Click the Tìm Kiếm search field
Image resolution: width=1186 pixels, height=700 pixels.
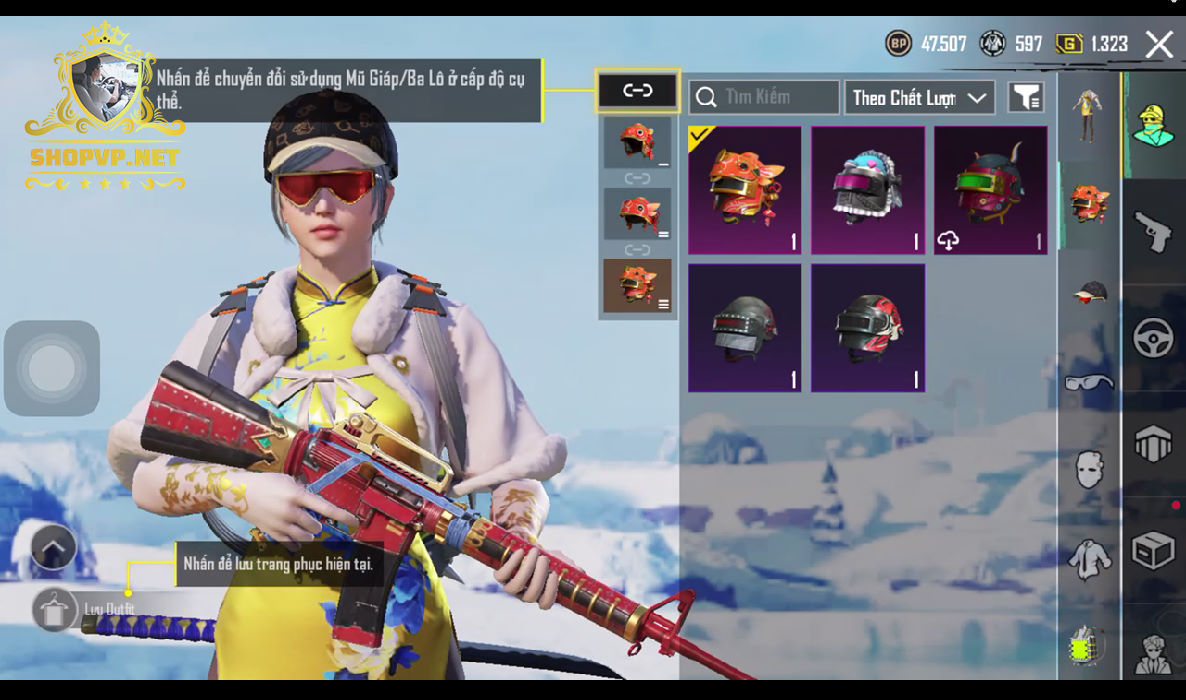point(764,97)
